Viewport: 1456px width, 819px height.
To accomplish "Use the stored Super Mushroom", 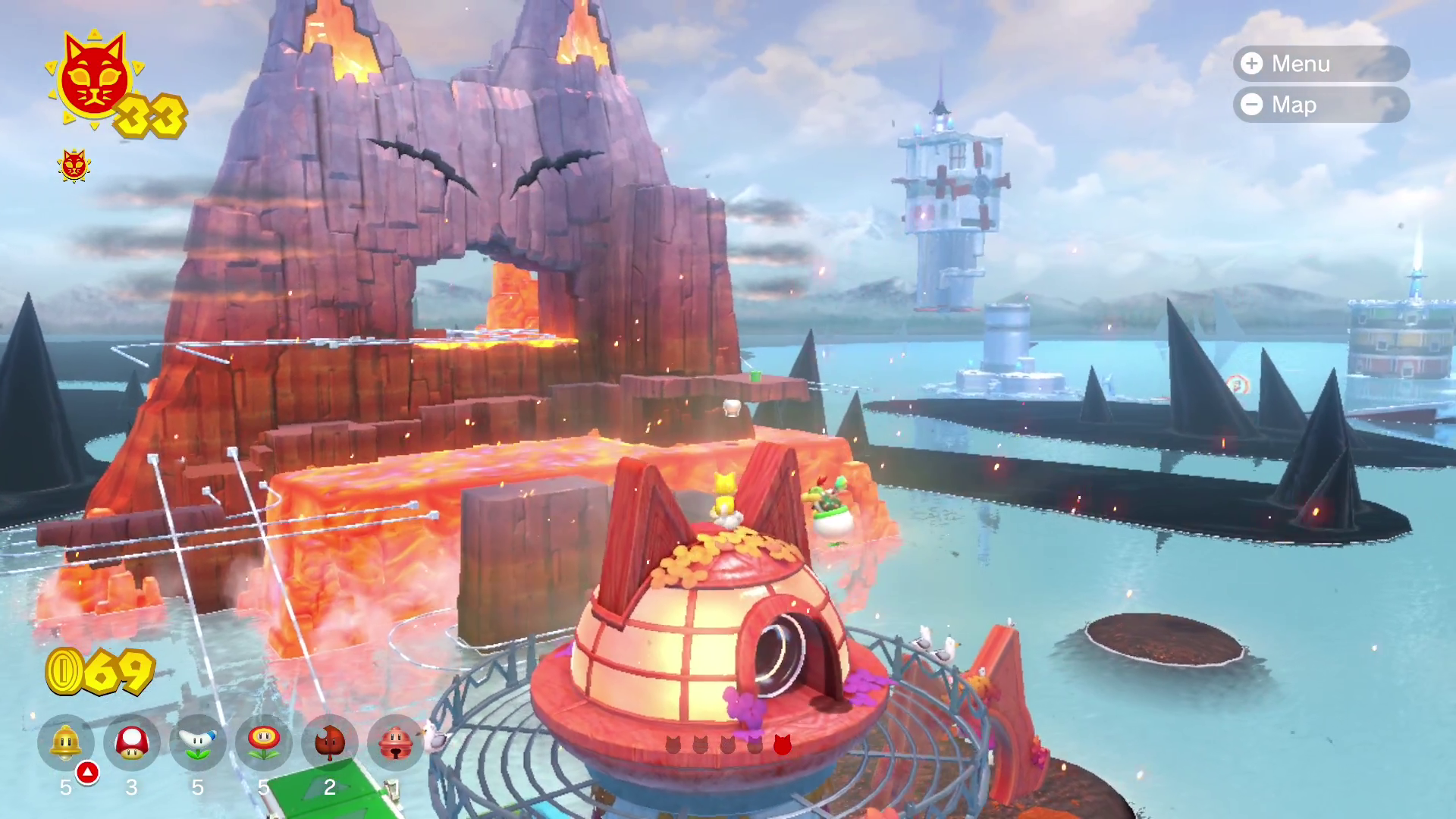I will 132,742.
